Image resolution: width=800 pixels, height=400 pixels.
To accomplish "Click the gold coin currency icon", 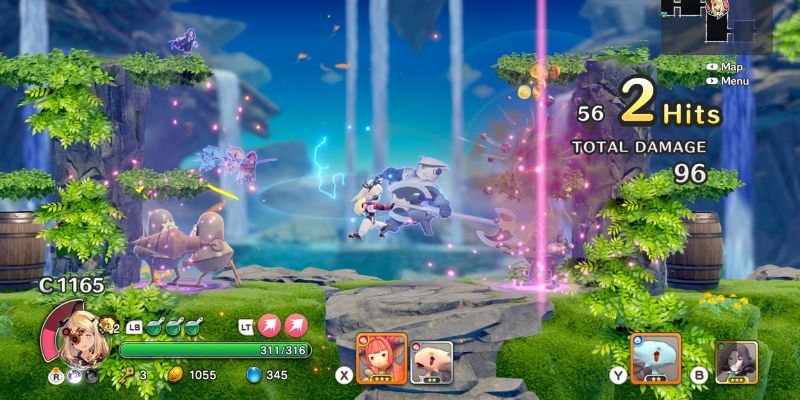I will coord(173,375).
